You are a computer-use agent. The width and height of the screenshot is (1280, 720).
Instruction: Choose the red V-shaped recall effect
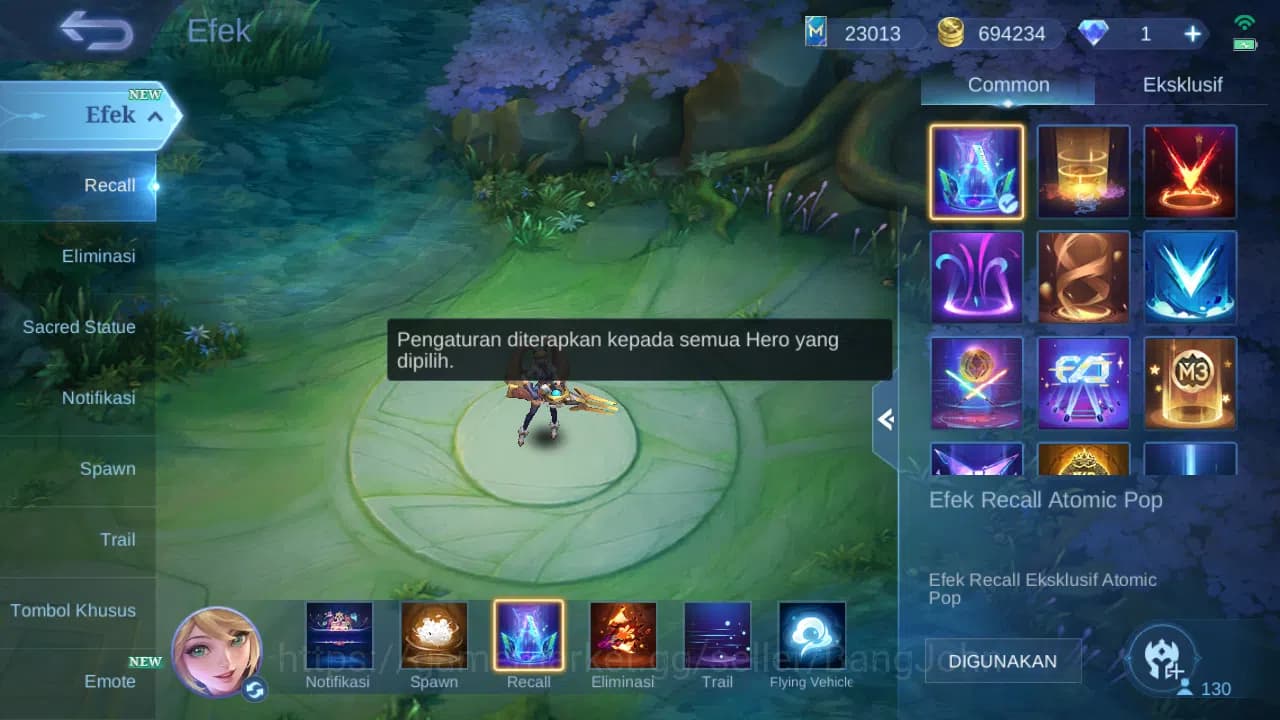[1190, 171]
